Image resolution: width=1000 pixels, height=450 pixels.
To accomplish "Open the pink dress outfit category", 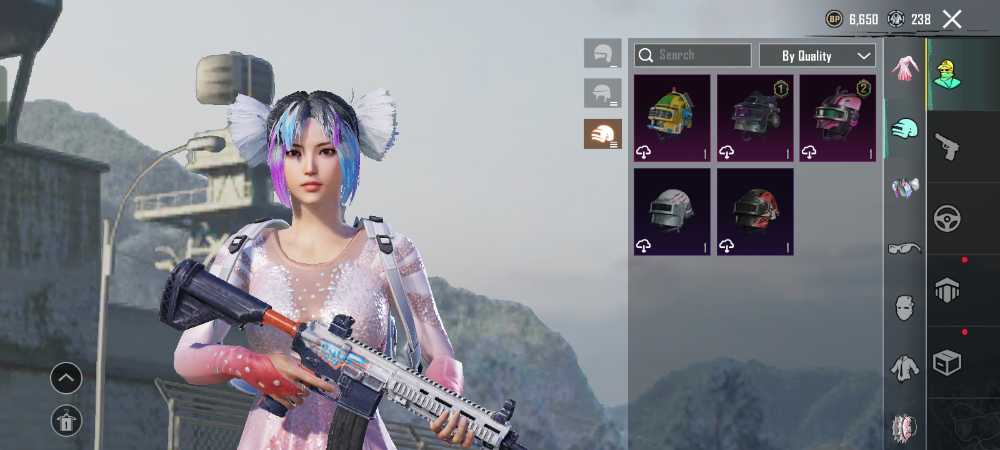I will [x=905, y=69].
